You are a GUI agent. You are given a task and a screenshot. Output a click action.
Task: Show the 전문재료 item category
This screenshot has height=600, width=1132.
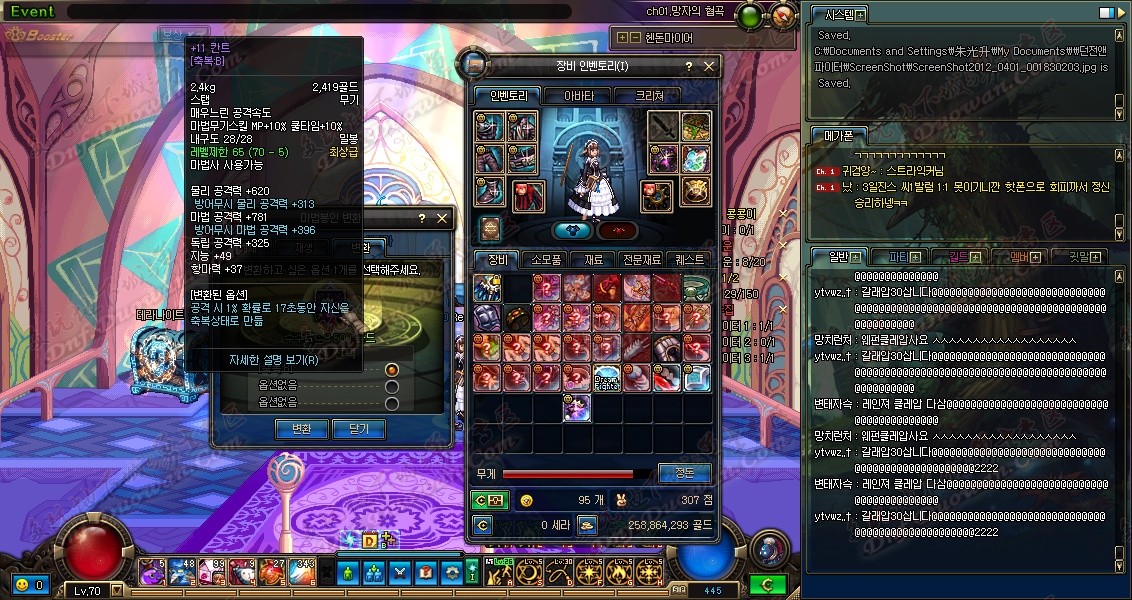click(x=641, y=260)
